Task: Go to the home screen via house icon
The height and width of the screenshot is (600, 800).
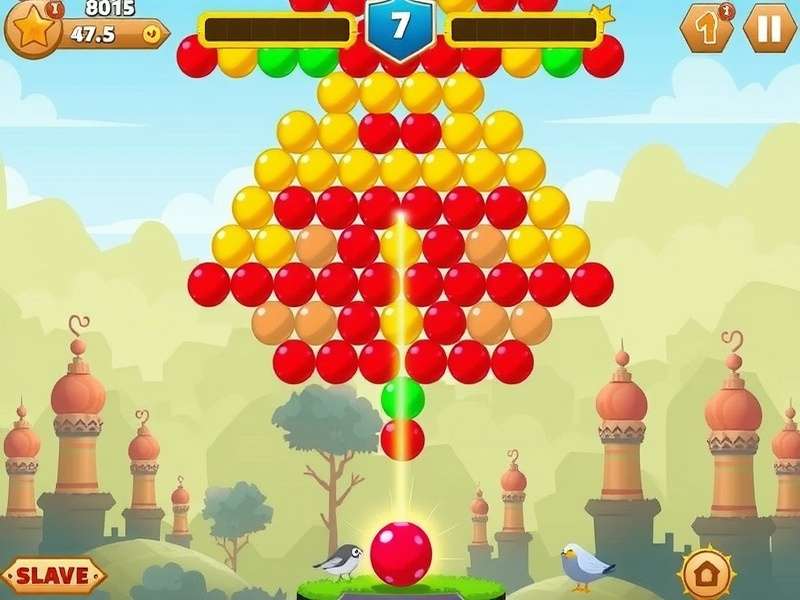Action: coord(706,575)
